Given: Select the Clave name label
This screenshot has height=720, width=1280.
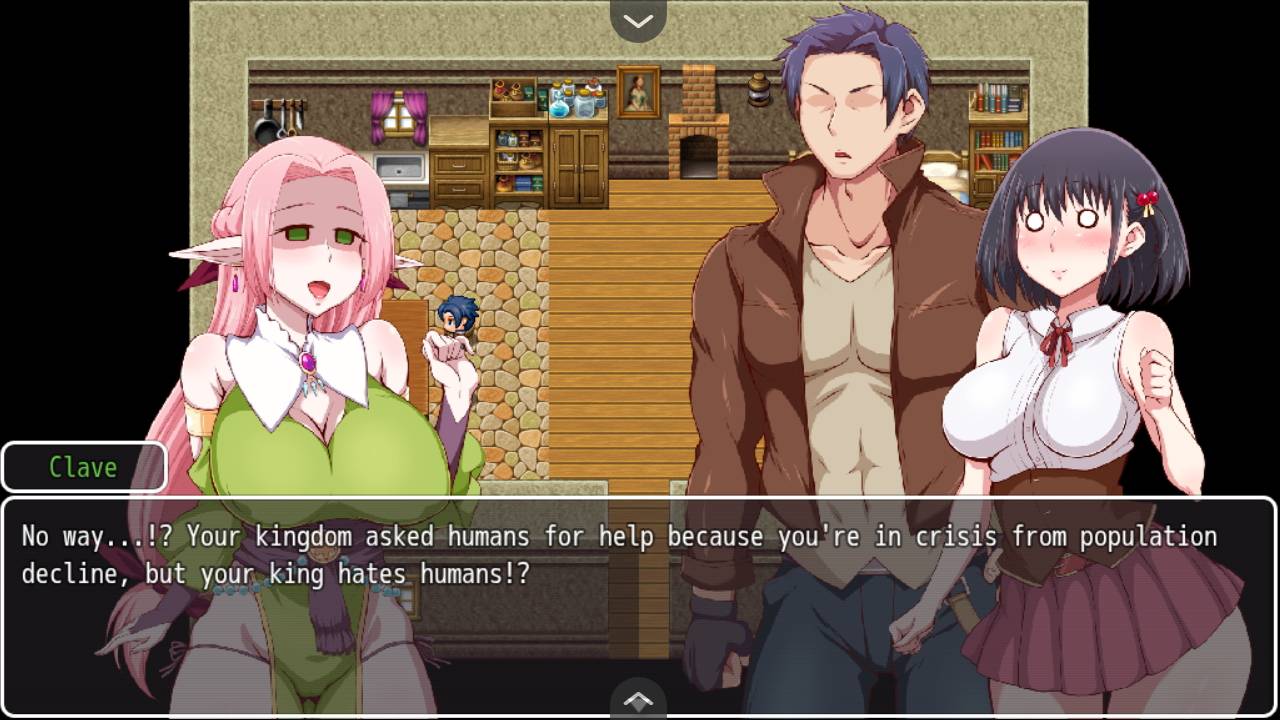Looking at the screenshot, I should (84, 466).
